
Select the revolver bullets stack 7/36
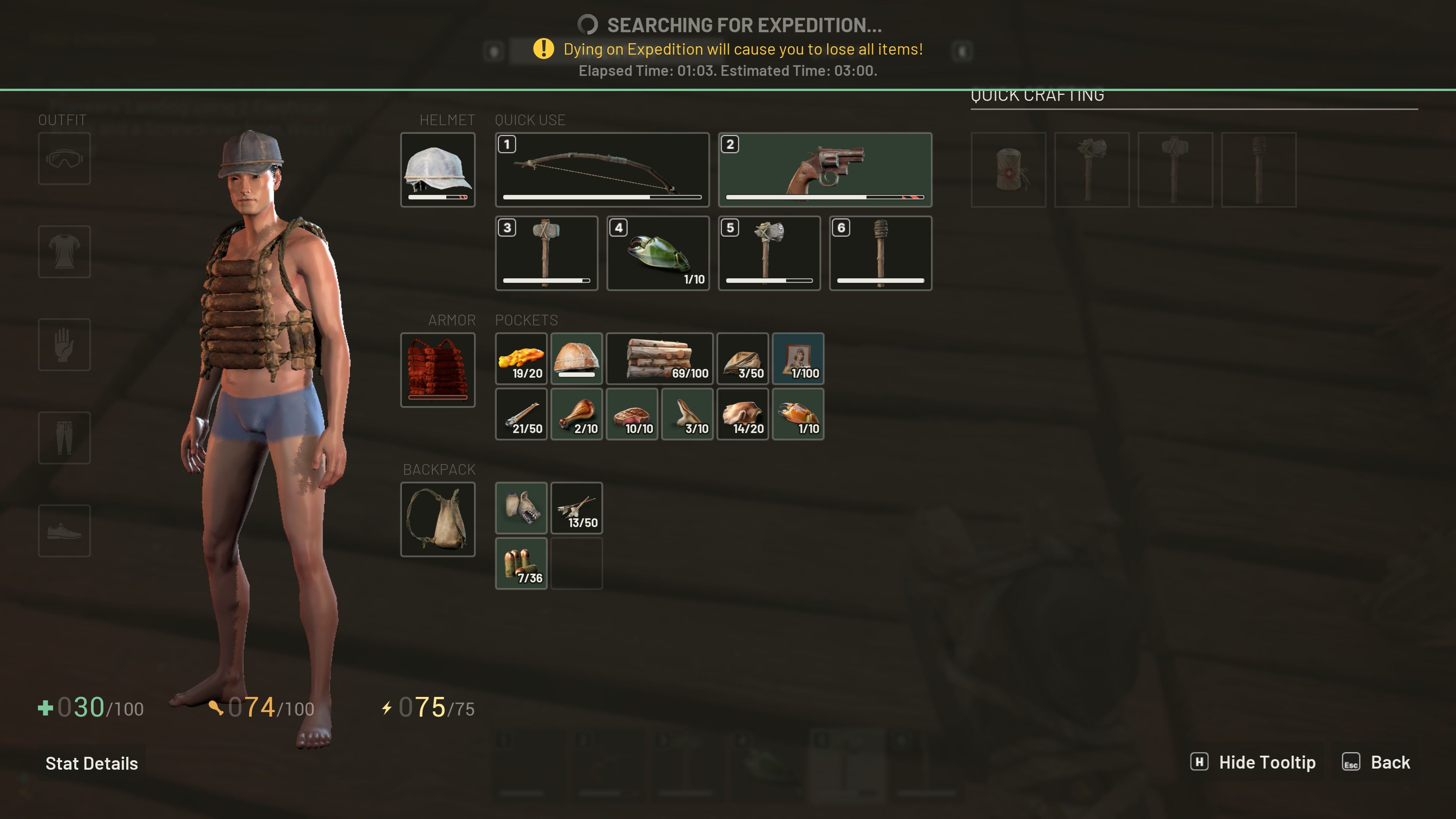click(x=521, y=563)
